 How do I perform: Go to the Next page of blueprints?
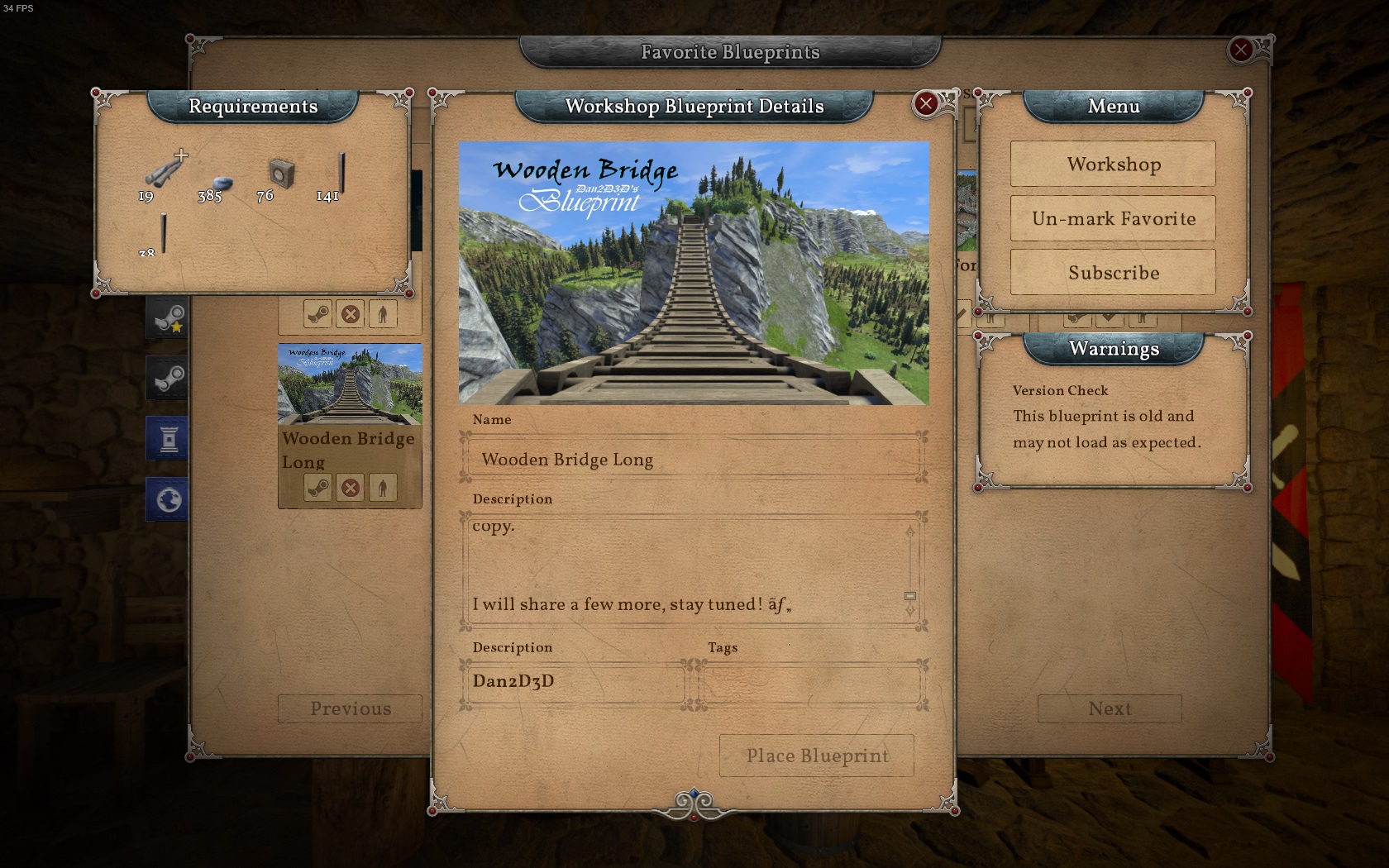(1110, 708)
